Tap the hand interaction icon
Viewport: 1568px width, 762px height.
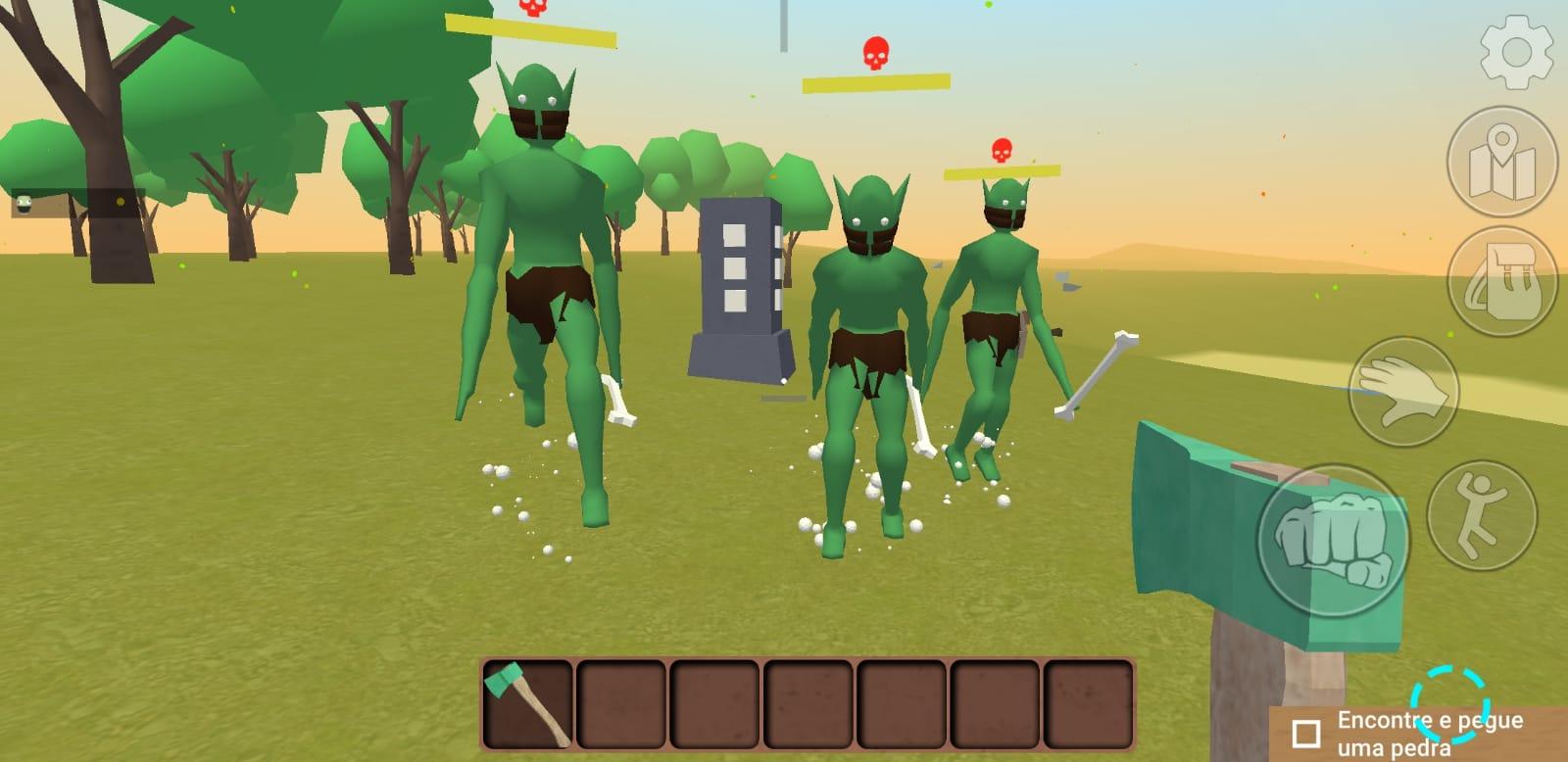[x=1404, y=392]
